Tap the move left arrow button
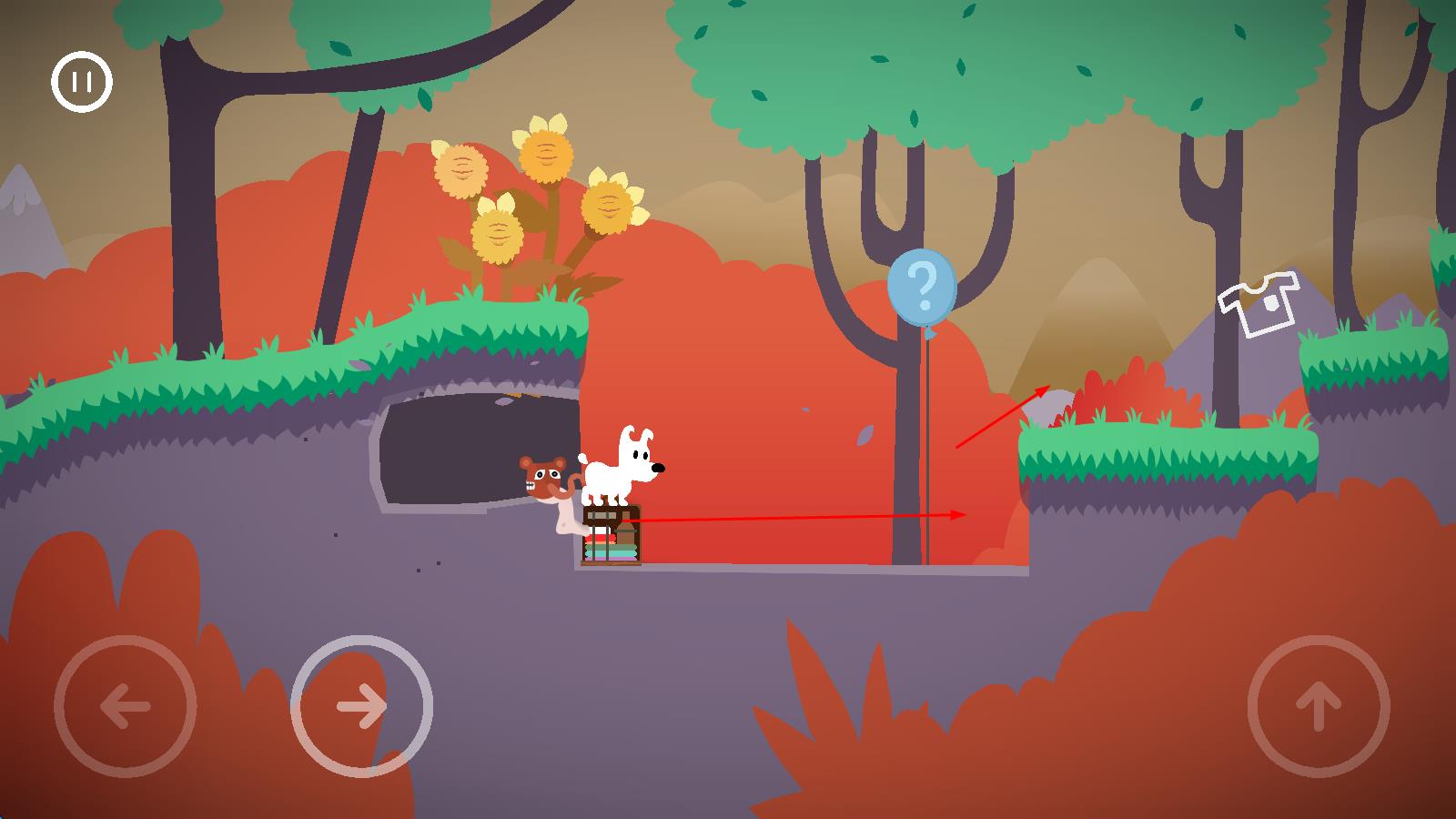The width and height of the screenshot is (1456, 819). (126, 706)
